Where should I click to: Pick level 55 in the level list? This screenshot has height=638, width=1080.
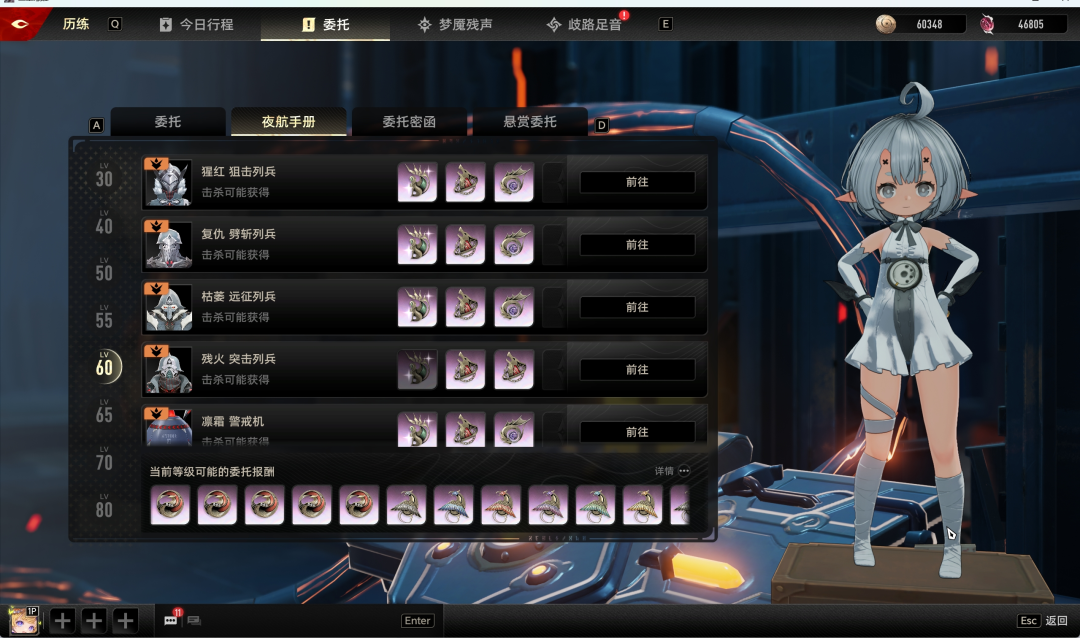click(104, 318)
